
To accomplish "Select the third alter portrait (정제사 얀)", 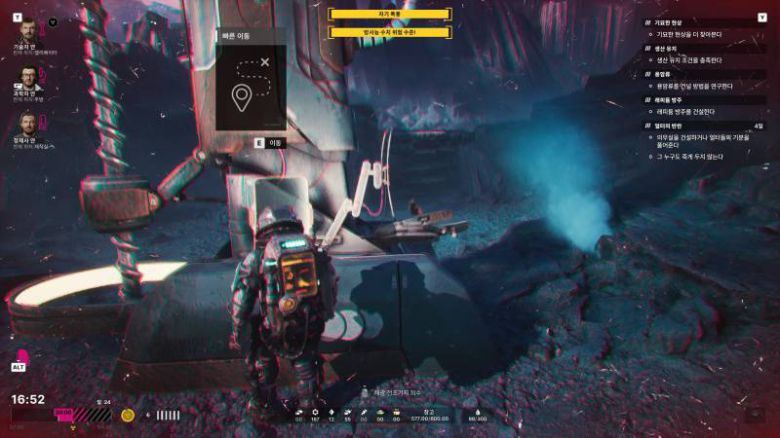I will coord(27,124).
